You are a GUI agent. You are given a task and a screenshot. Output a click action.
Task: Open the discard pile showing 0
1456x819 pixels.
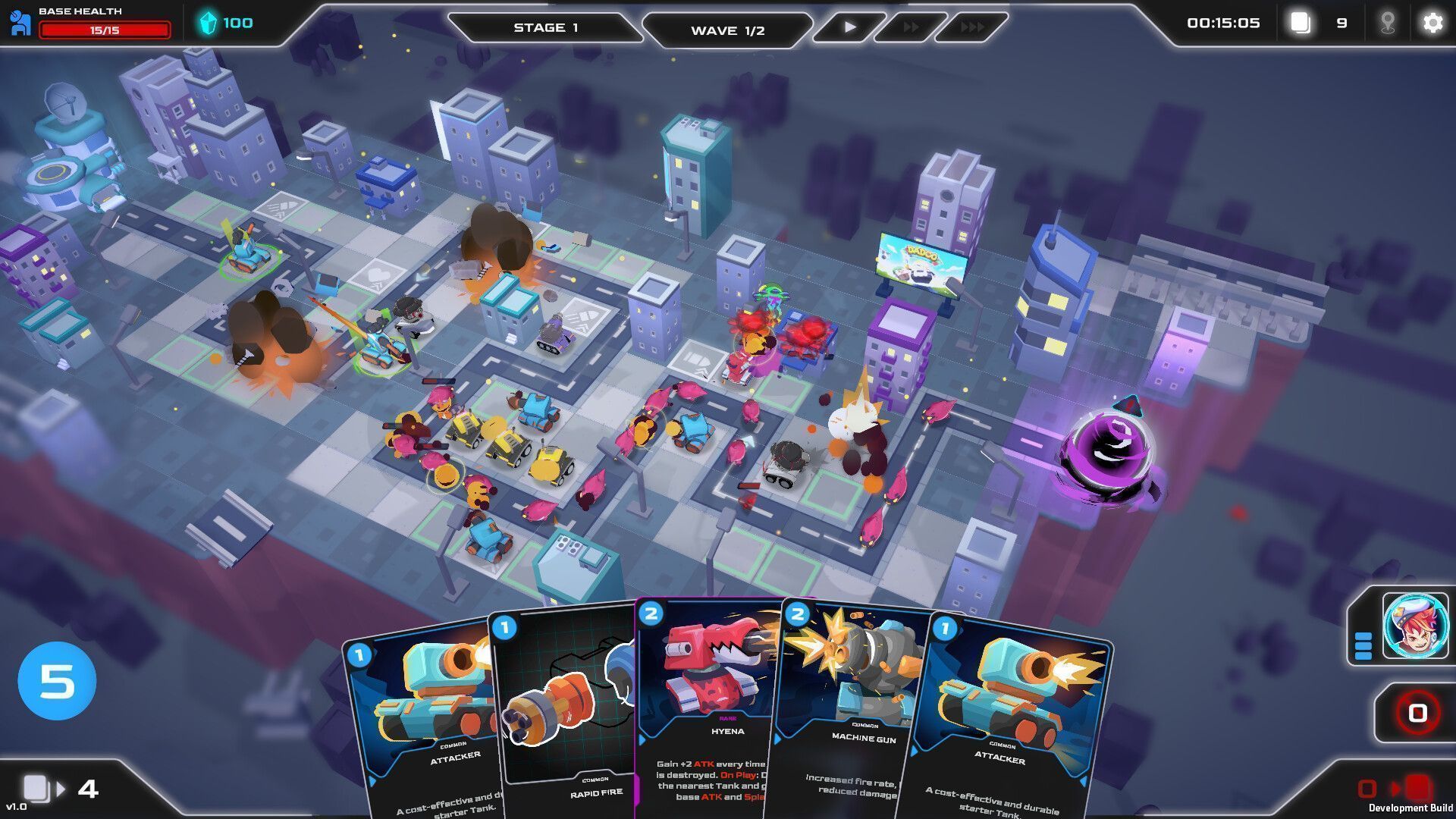(x=1417, y=713)
